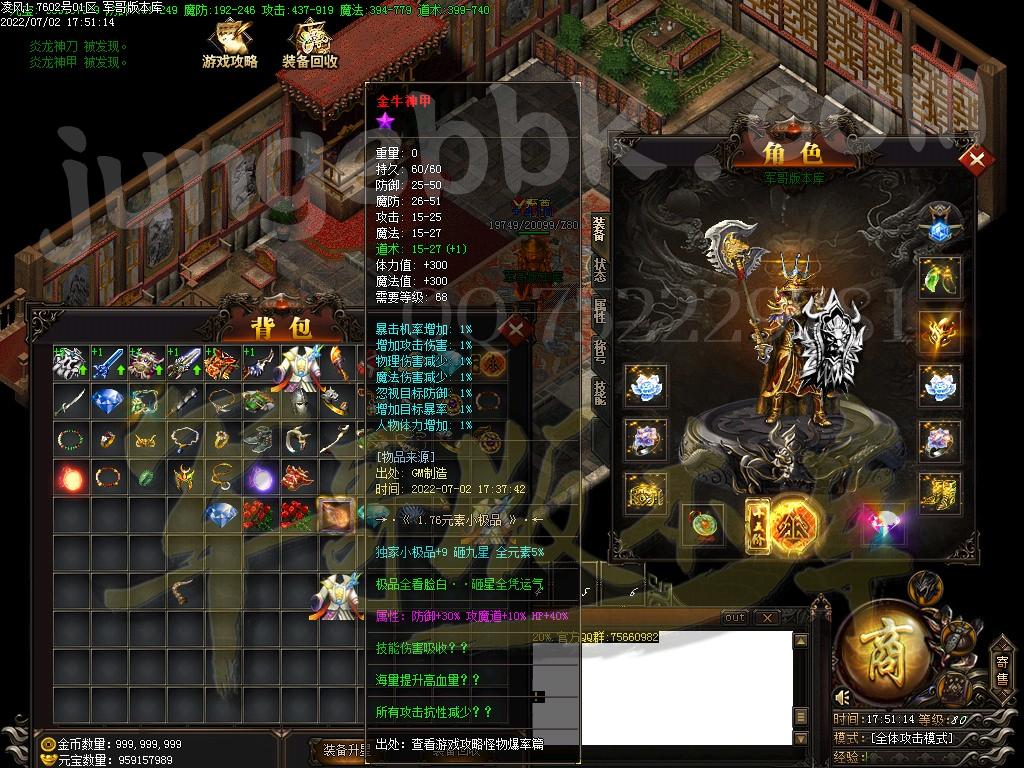1024x768 pixels.
Task: Select the blue gem medal slot
Action: pos(940,228)
